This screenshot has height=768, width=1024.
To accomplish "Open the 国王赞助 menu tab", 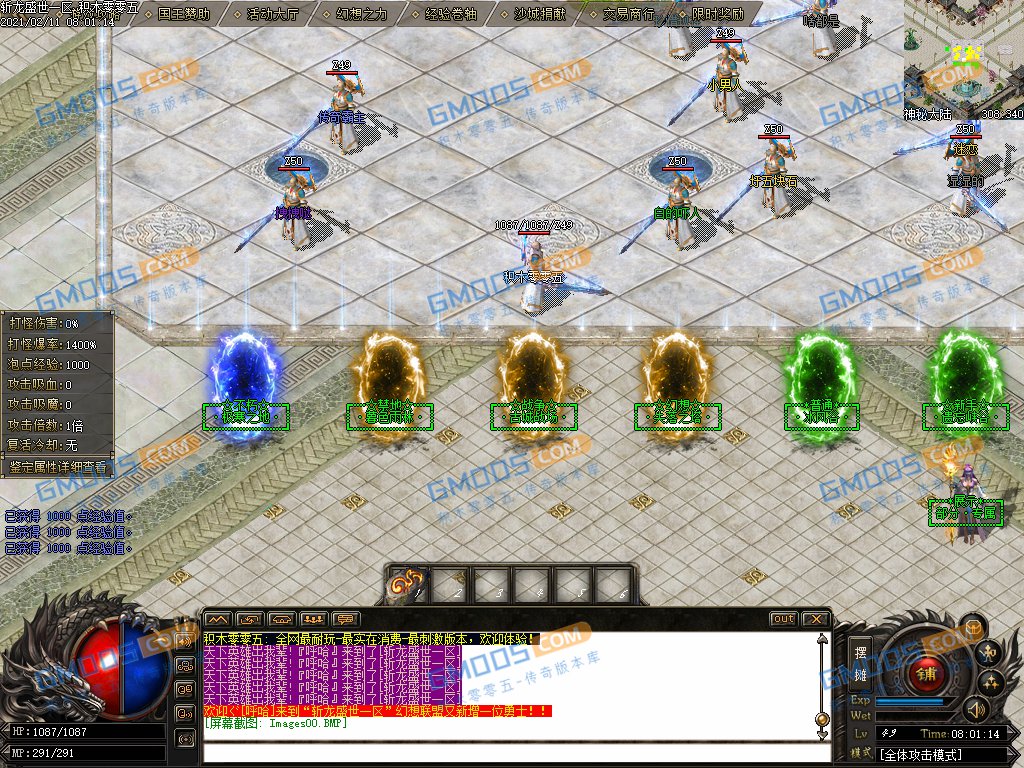I will (184, 14).
